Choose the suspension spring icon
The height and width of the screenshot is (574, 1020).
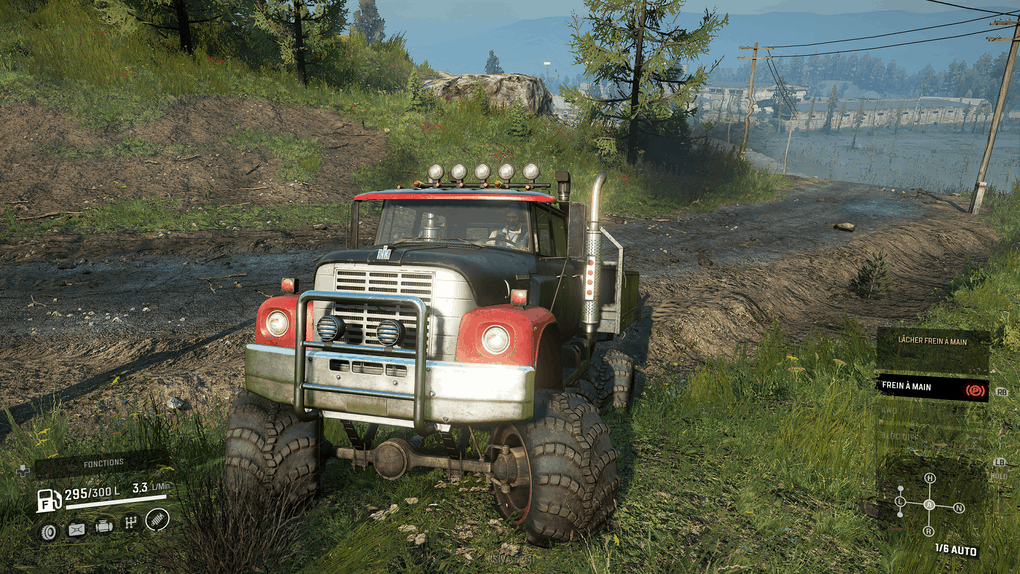(x=157, y=518)
